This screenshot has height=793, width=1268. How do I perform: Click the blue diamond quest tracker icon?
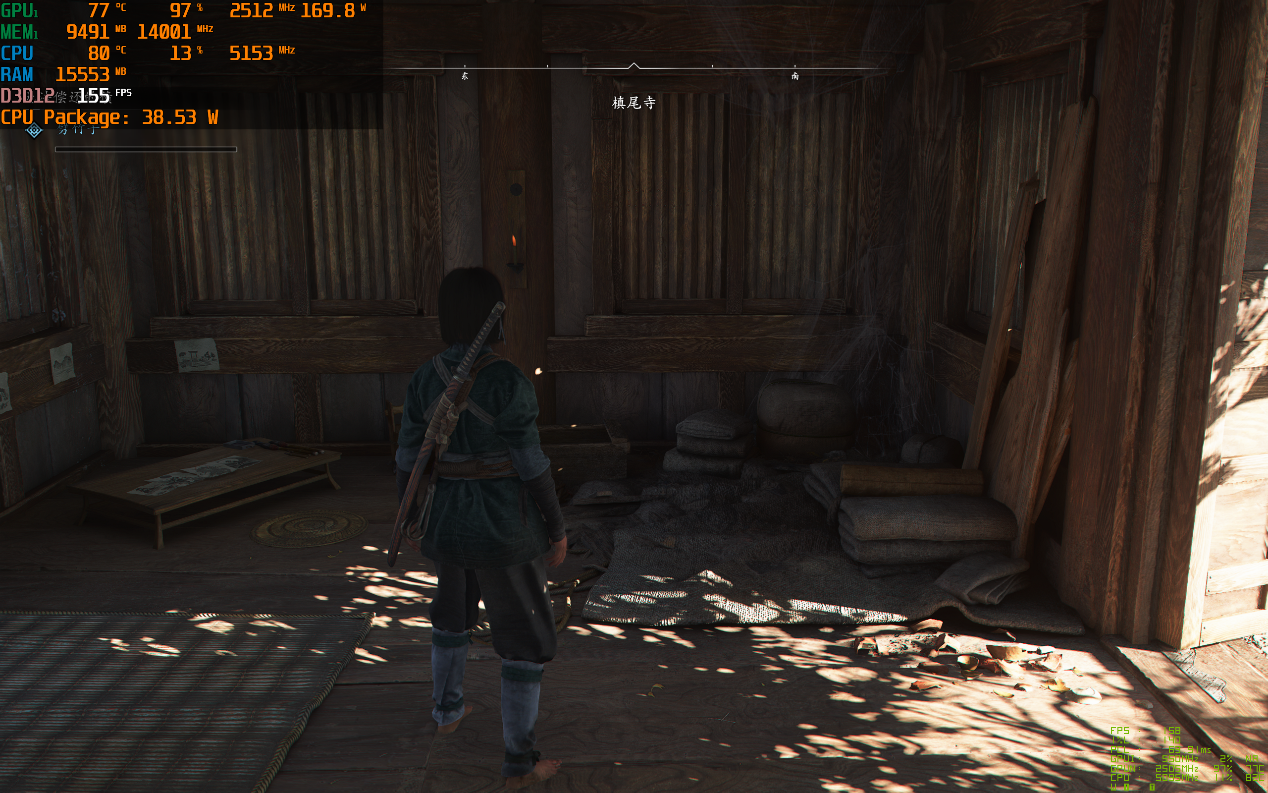pos(34,131)
